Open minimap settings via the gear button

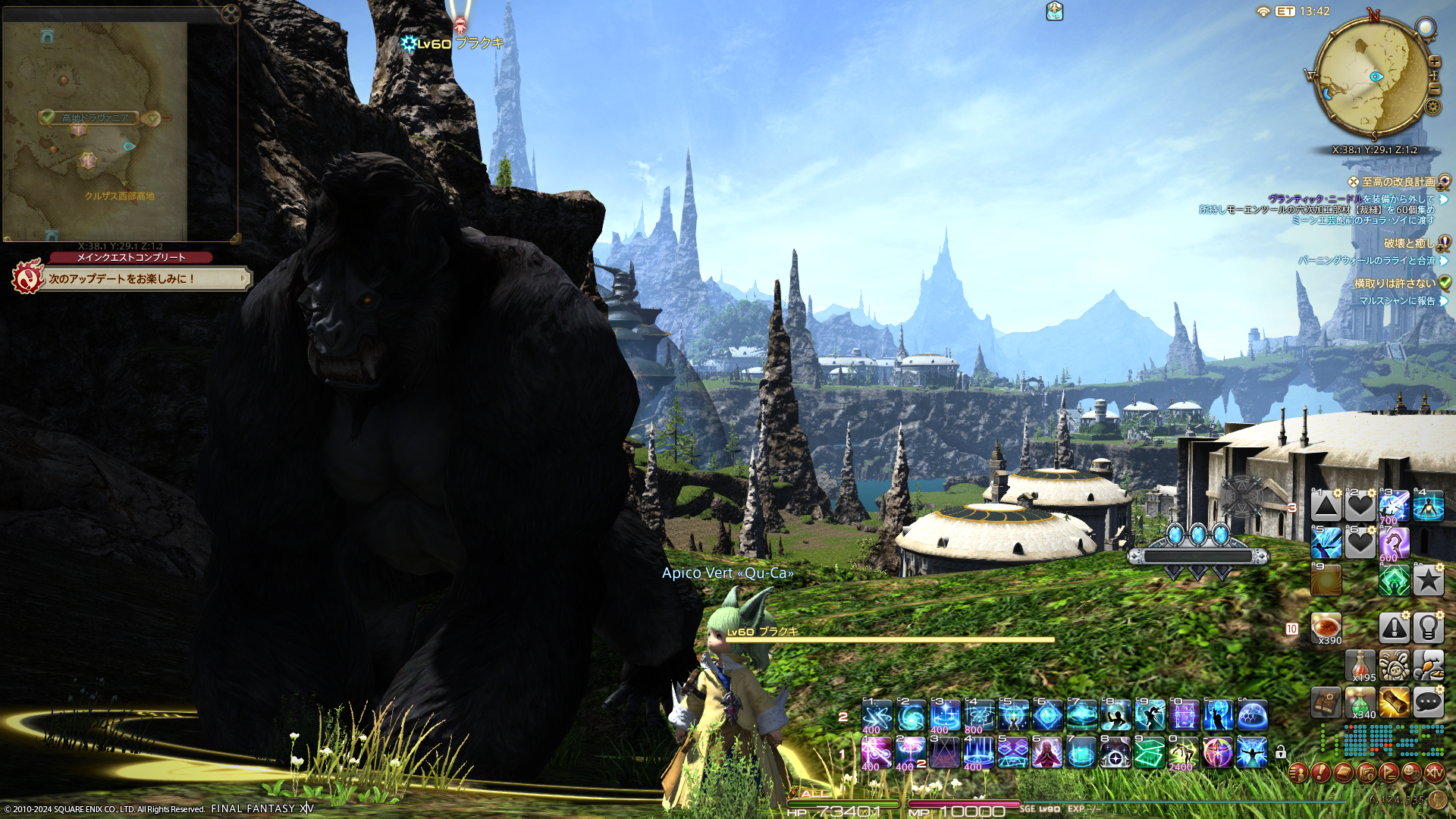1432,106
